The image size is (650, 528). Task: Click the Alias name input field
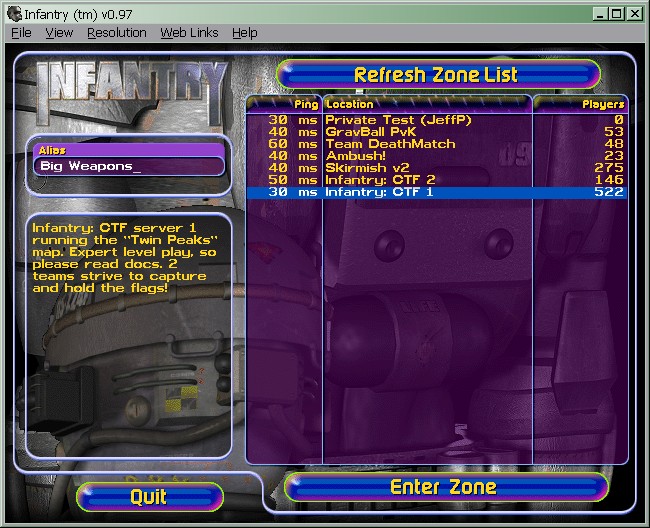click(129, 166)
